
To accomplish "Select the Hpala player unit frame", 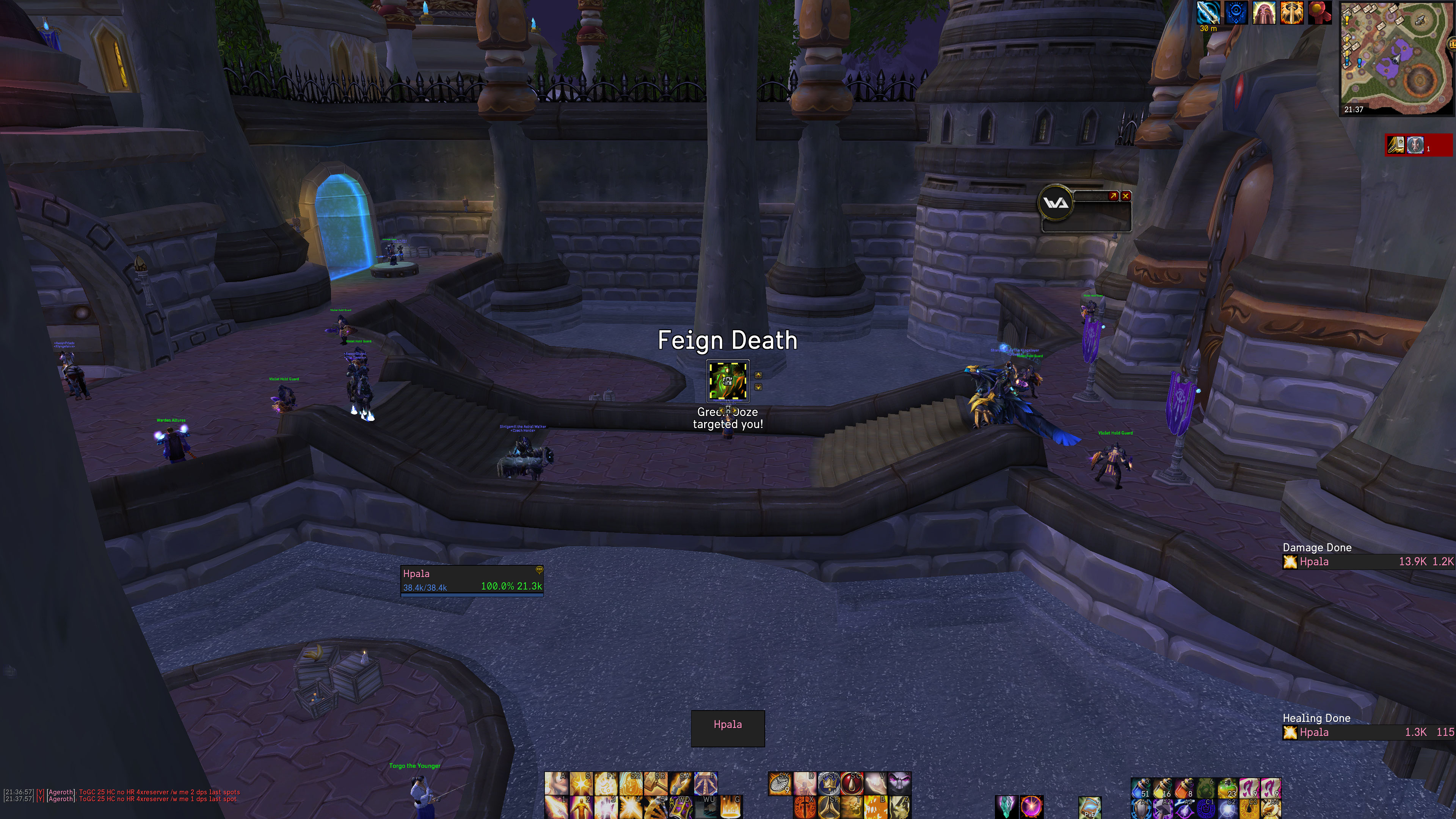I will [471, 580].
